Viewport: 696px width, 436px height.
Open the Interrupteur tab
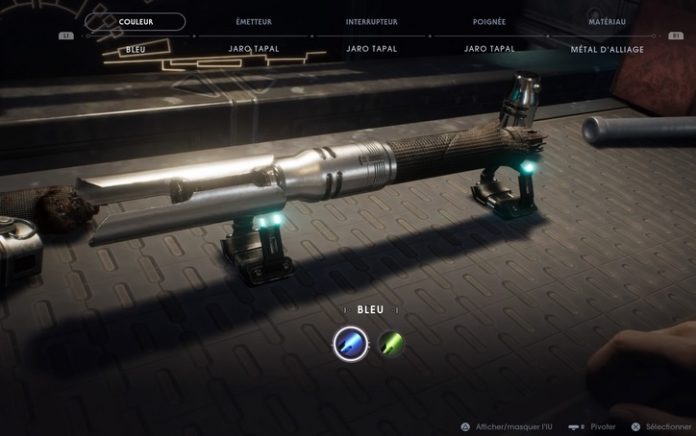tap(371, 21)
